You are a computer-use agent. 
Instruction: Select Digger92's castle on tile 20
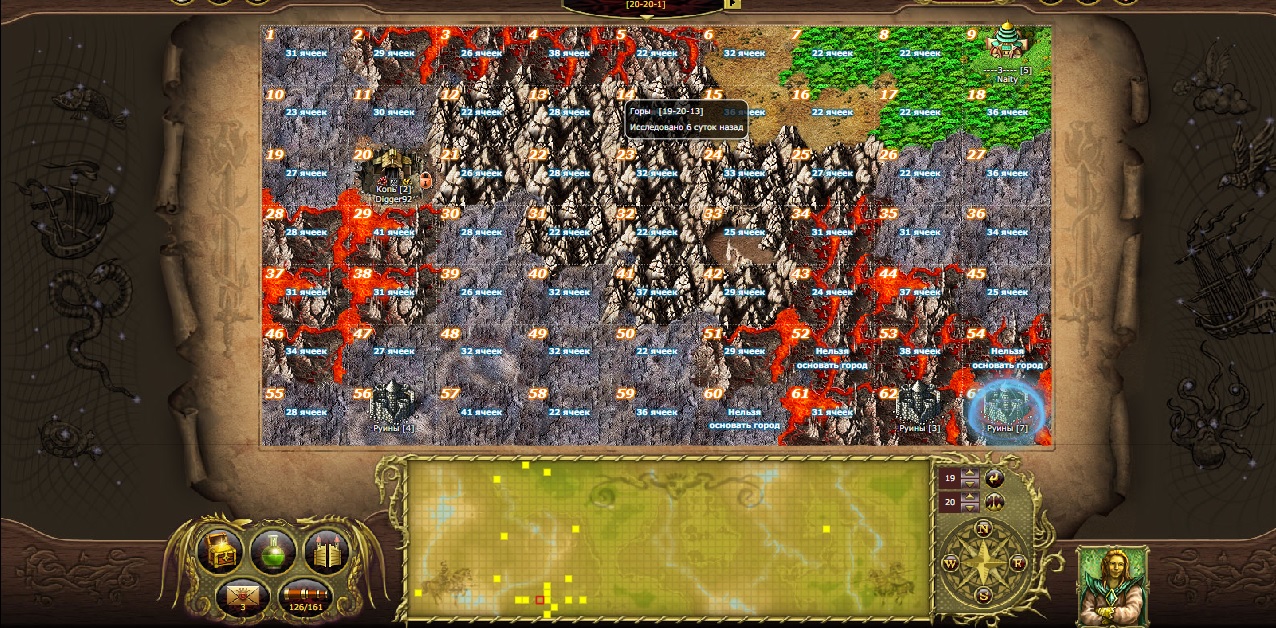pyautogui.click(x=393, y=172)
